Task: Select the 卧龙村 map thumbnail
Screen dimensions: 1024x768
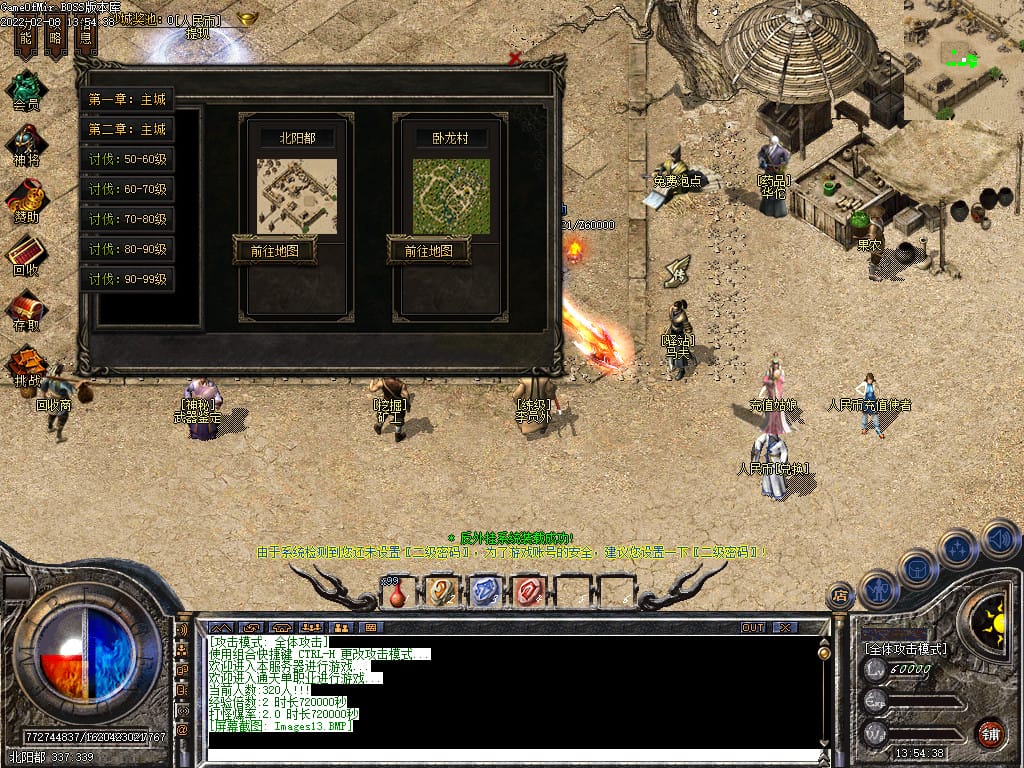Action: 451,196
